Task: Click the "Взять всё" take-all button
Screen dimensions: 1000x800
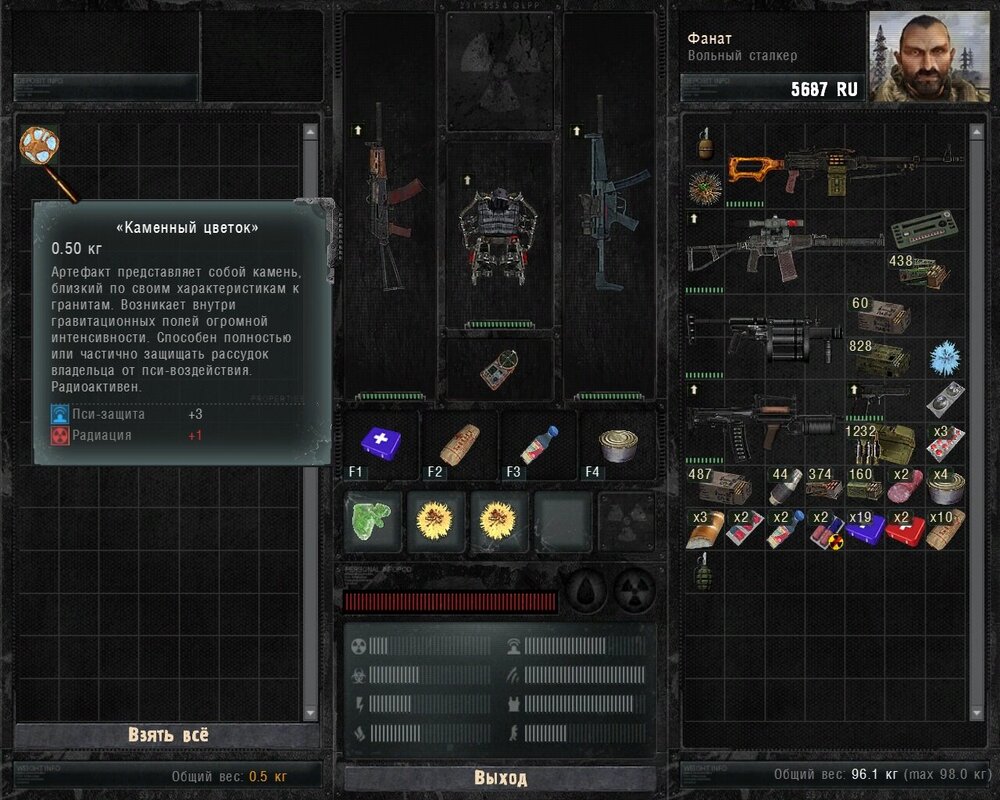Action: pyautogui.click(x=168, y=735)
